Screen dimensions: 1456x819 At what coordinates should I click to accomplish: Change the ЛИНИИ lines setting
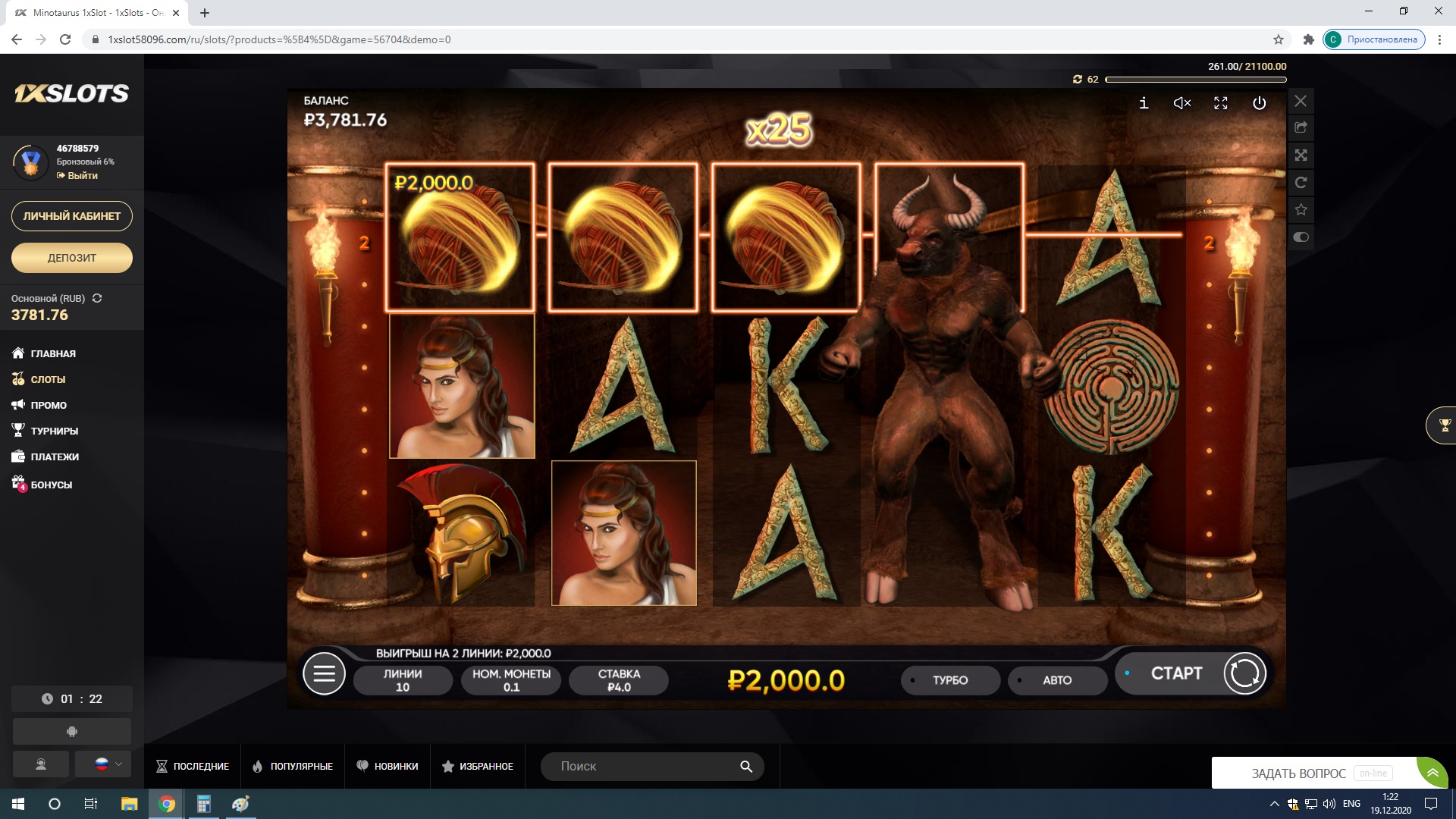403,680
